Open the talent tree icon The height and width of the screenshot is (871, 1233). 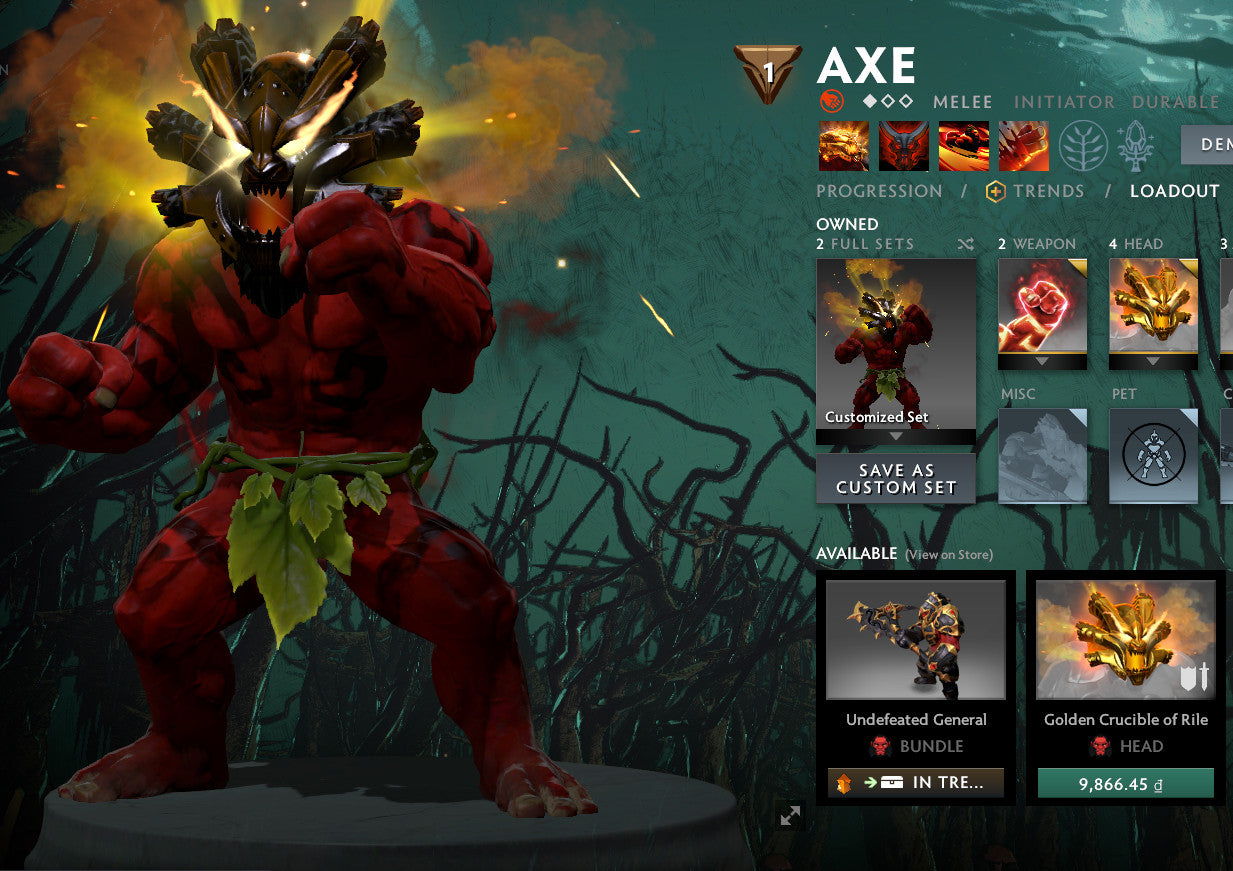(1084, 146)
